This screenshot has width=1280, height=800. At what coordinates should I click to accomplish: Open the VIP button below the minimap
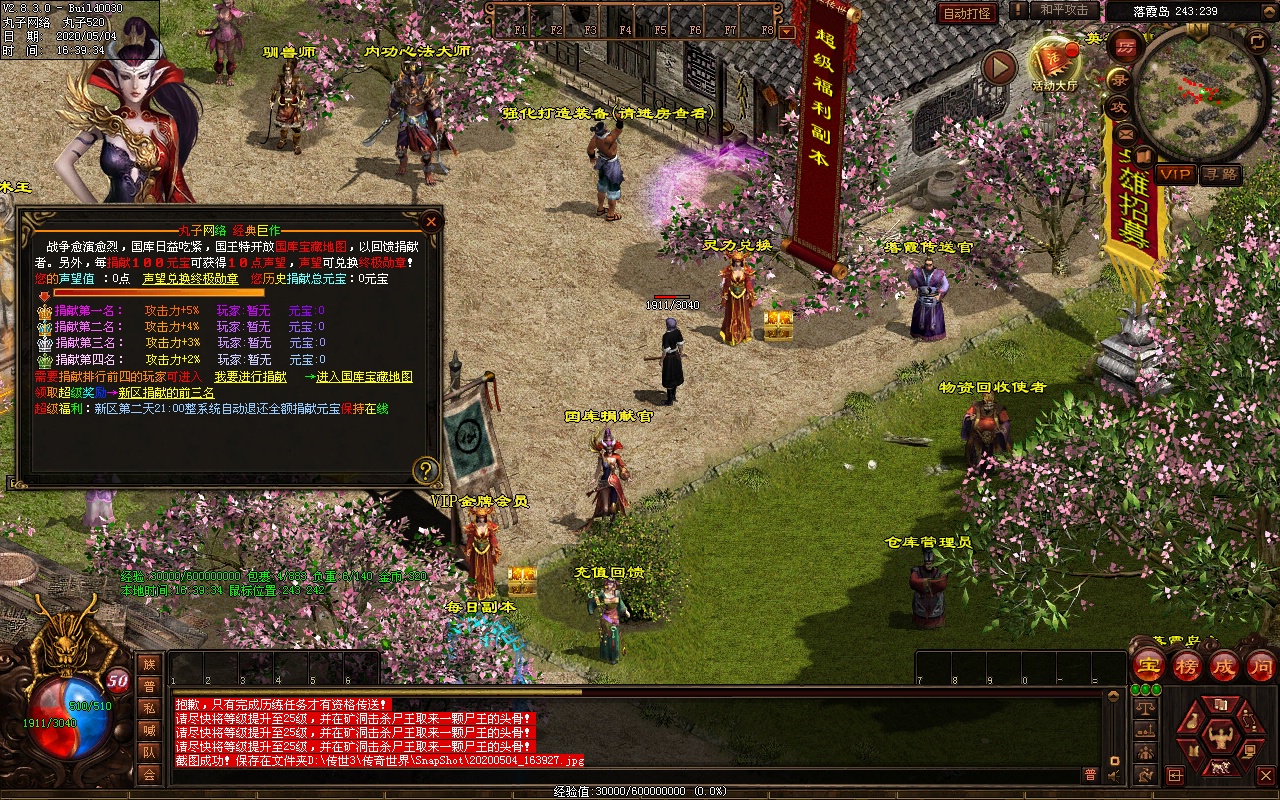click(1176, 175)
